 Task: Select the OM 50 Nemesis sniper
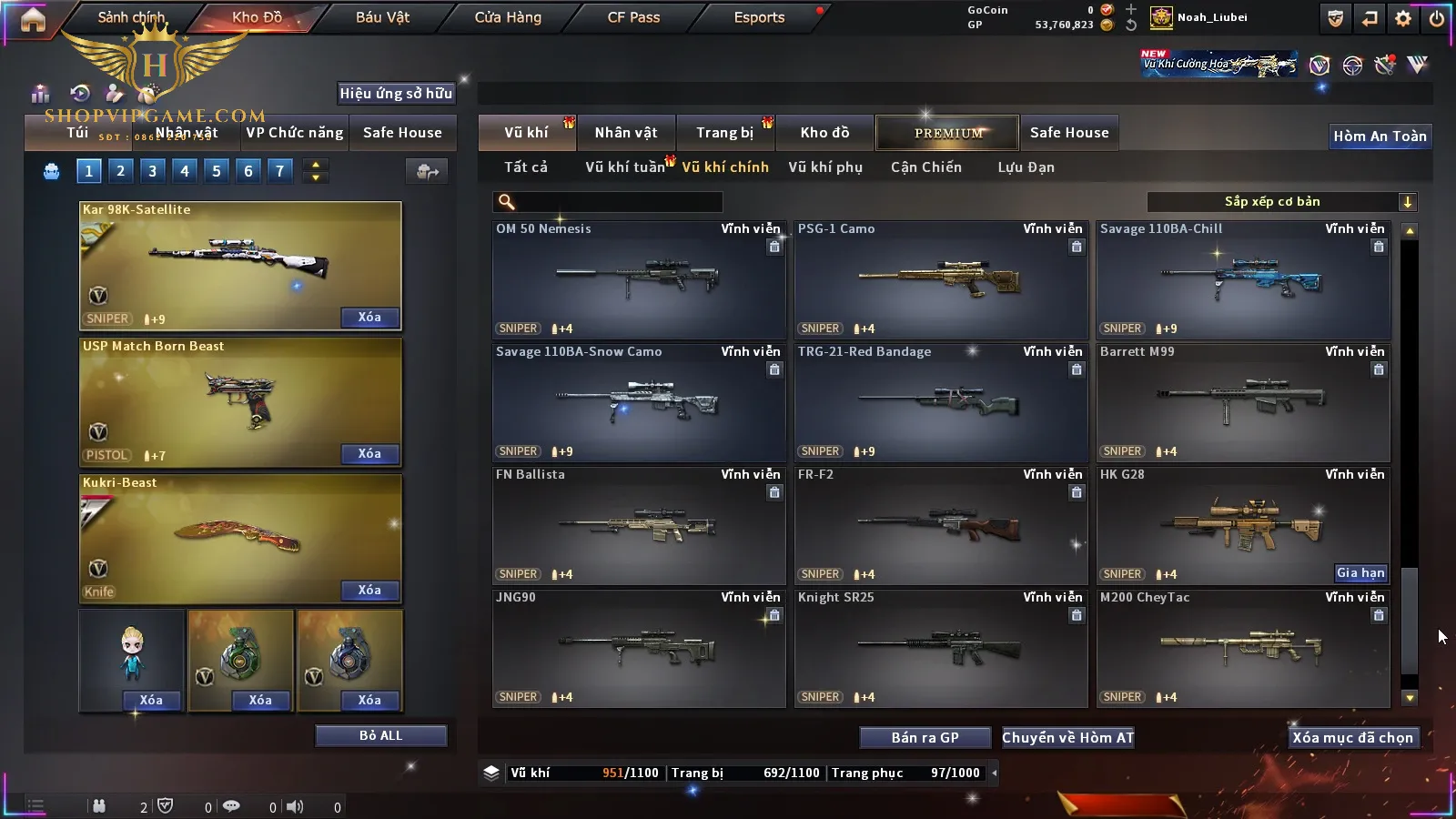[x=639, y=279]
